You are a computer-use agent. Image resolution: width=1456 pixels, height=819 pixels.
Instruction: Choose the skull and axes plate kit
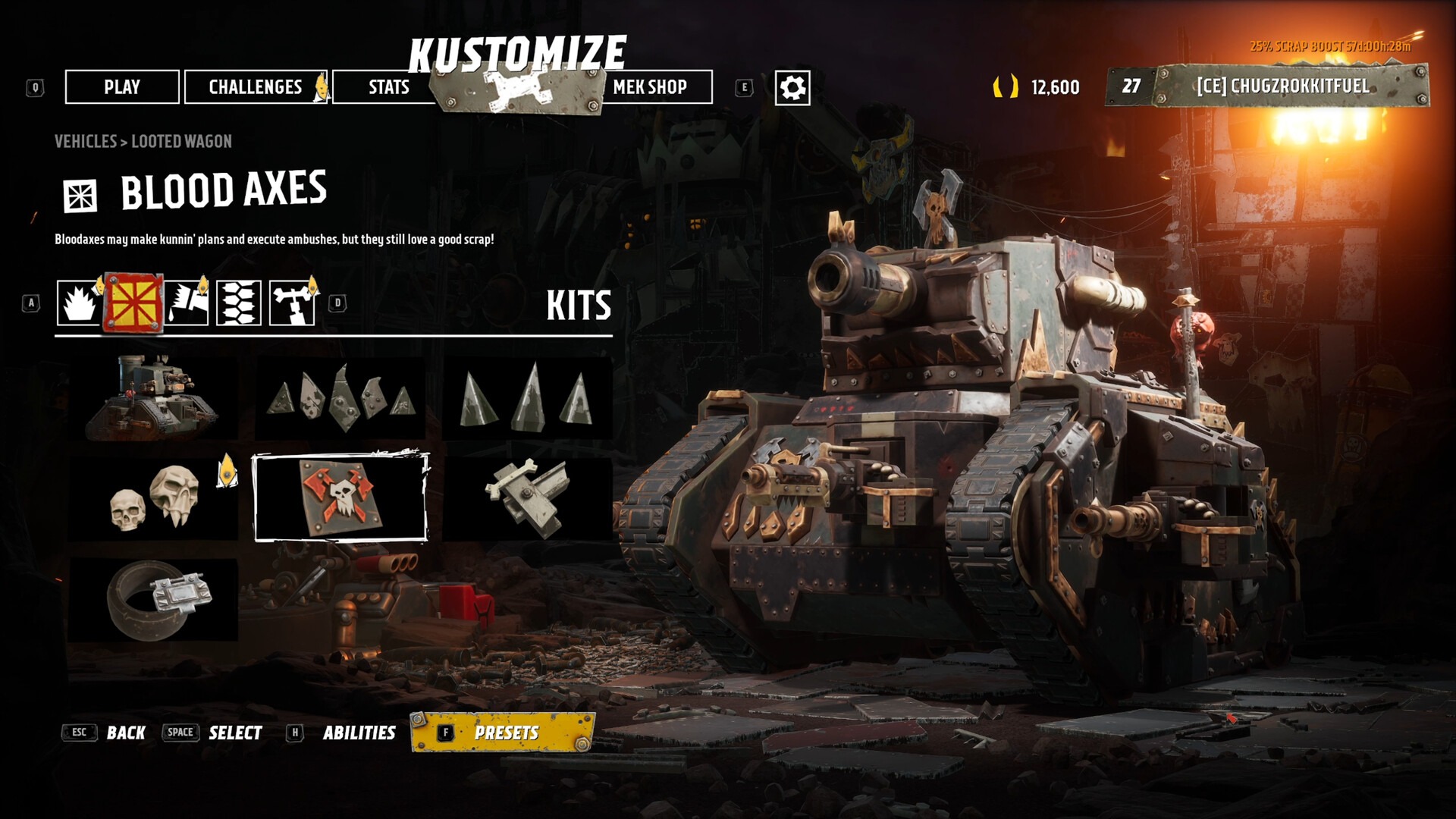pyautogui.click(x=340, y=498)
